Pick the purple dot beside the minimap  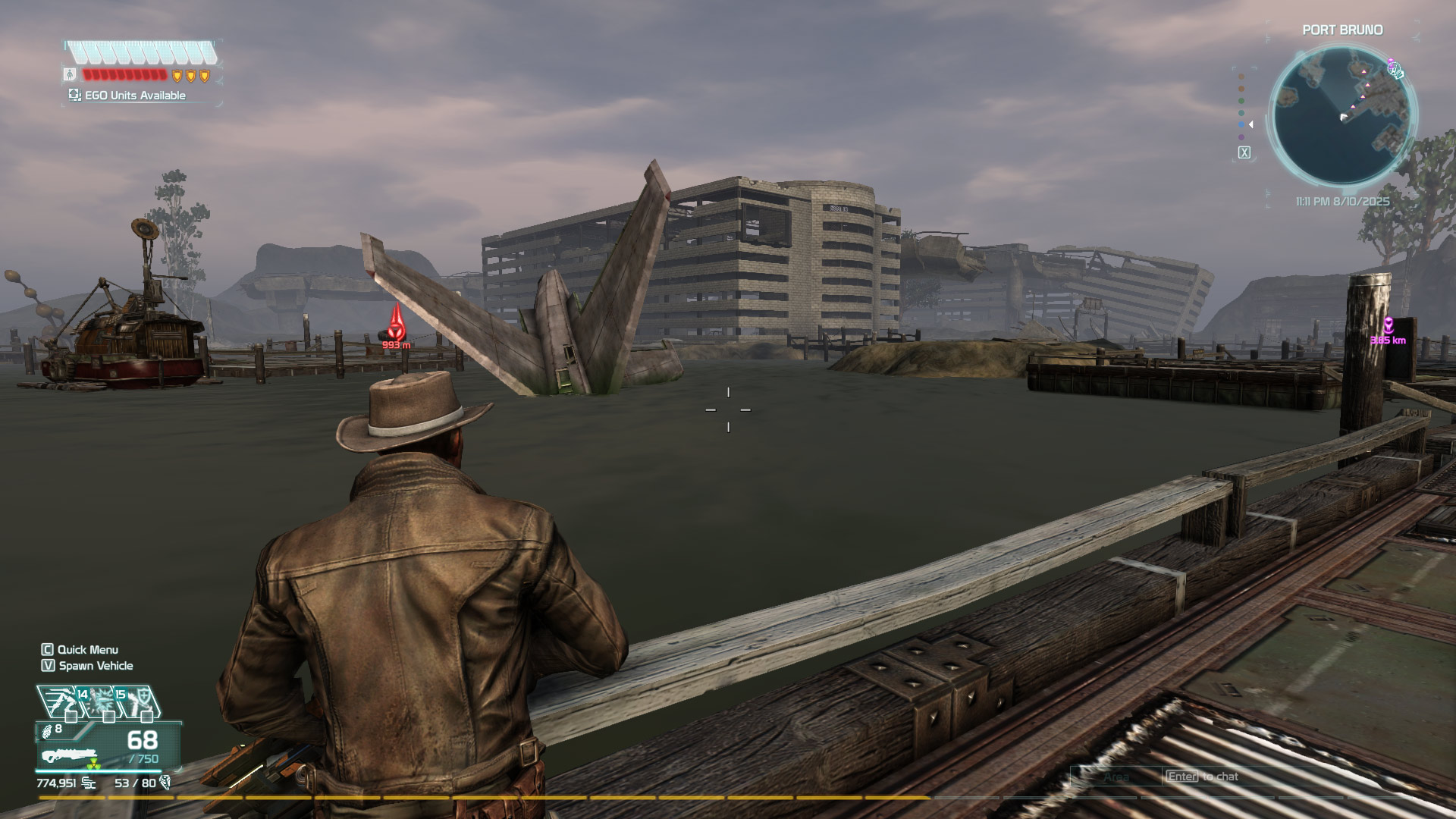(1241, 137)
